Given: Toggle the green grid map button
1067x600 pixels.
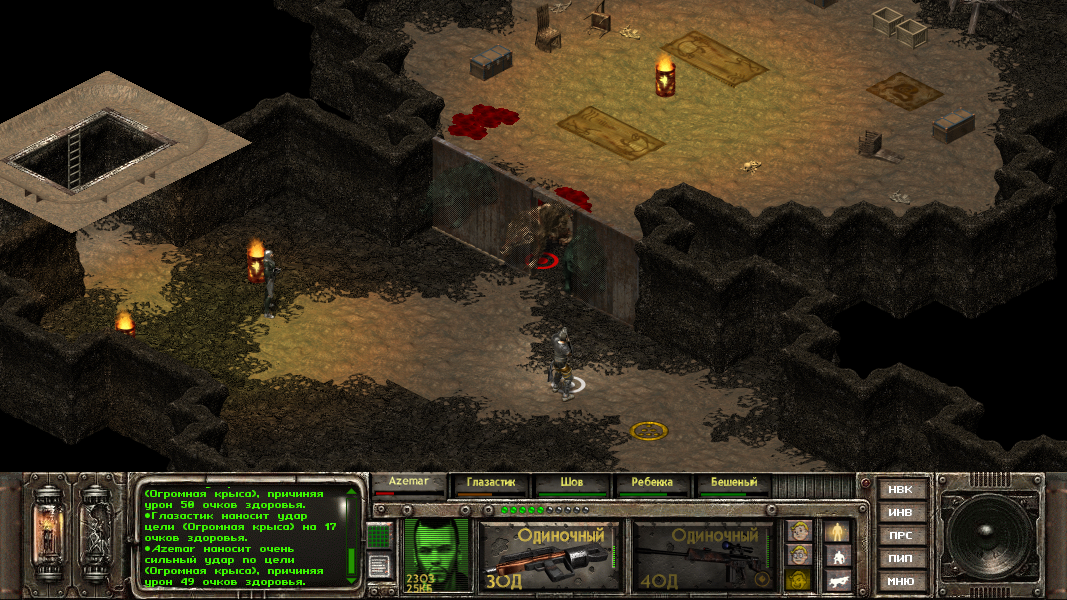Looking at the screenshot, I should tap(380, 536).
